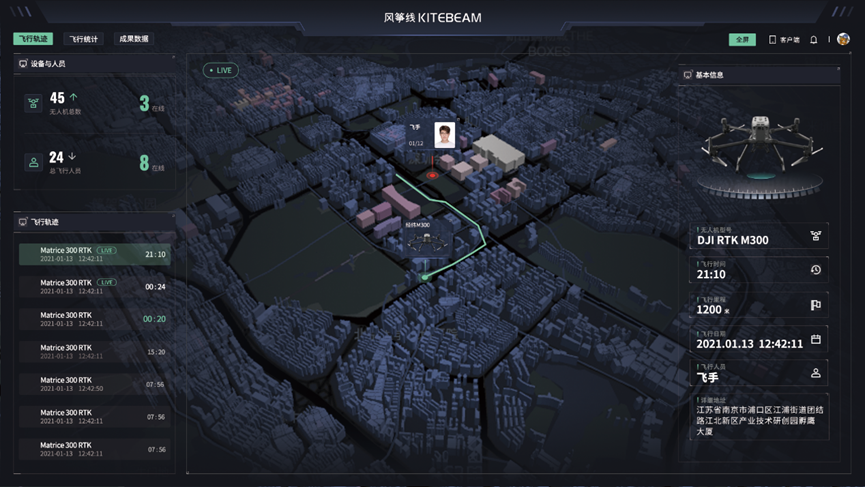Click the flag icon beside 1200 distance
This screenshot has width=865, height=487.
pyautogui.click(x=816, y=305)
